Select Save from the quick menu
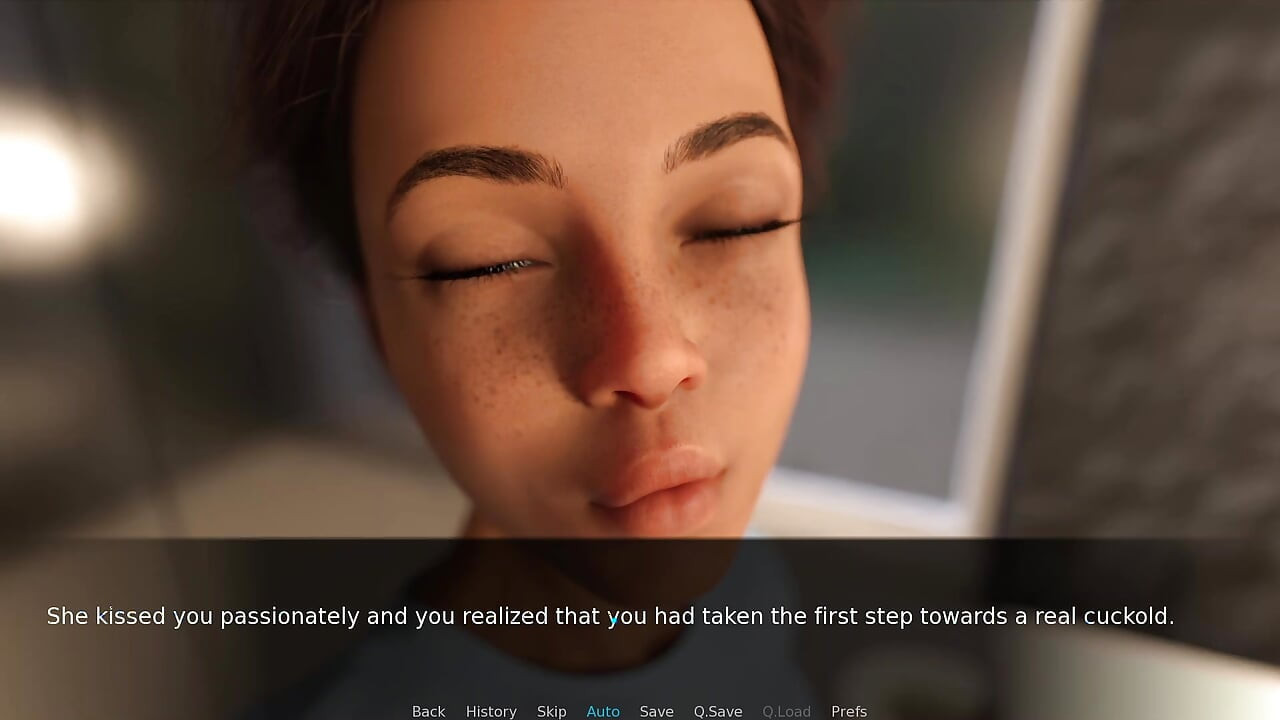 coord(656,710)
